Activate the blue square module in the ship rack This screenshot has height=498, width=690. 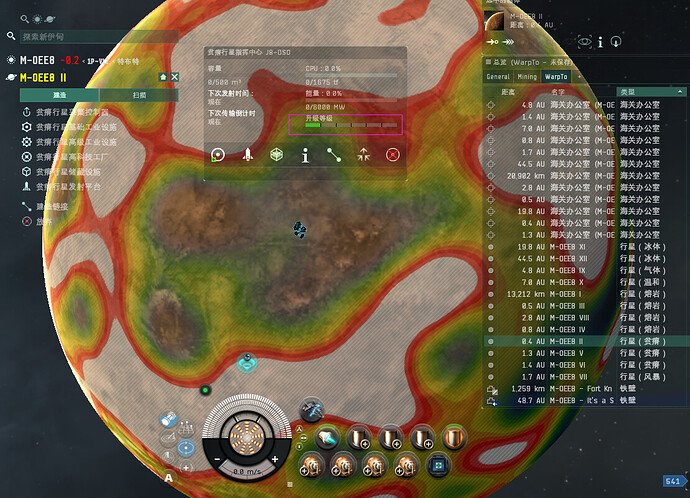point(437,466)
